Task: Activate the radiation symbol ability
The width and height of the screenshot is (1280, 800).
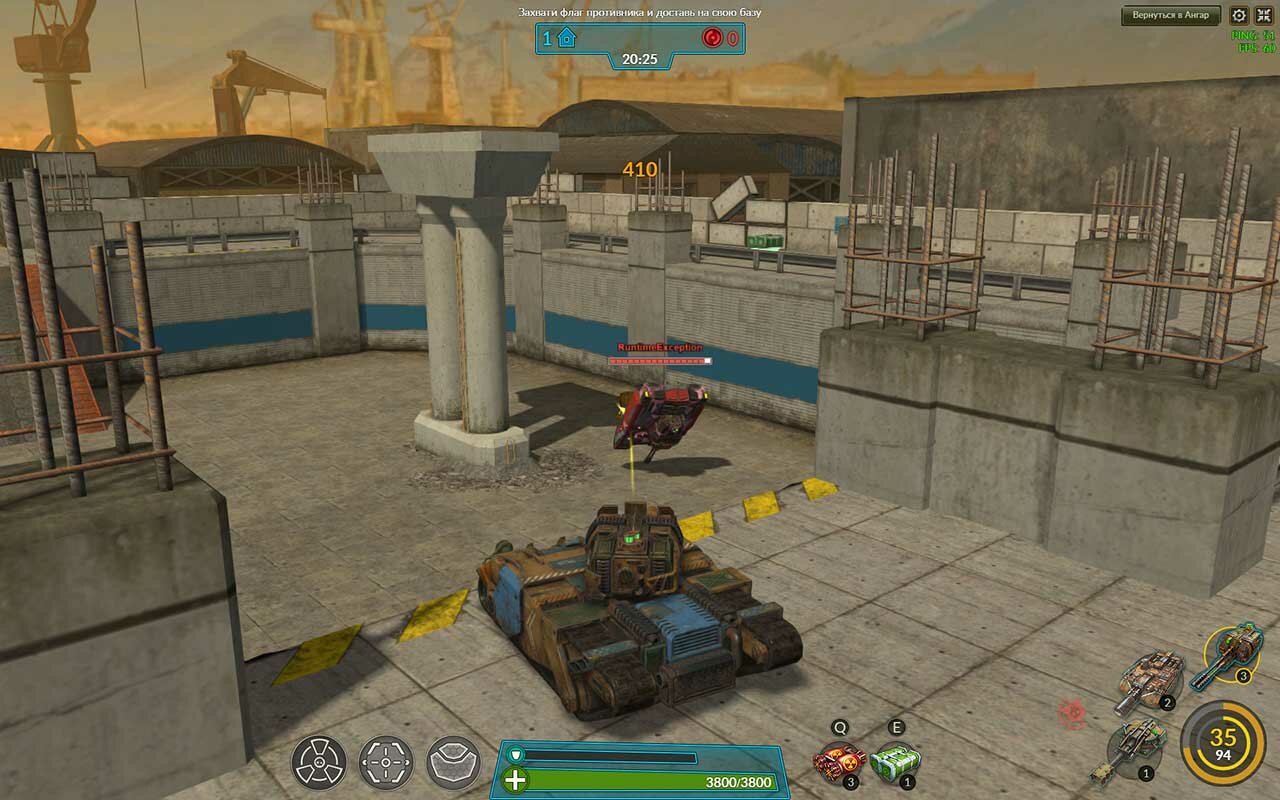Action: 319,763
